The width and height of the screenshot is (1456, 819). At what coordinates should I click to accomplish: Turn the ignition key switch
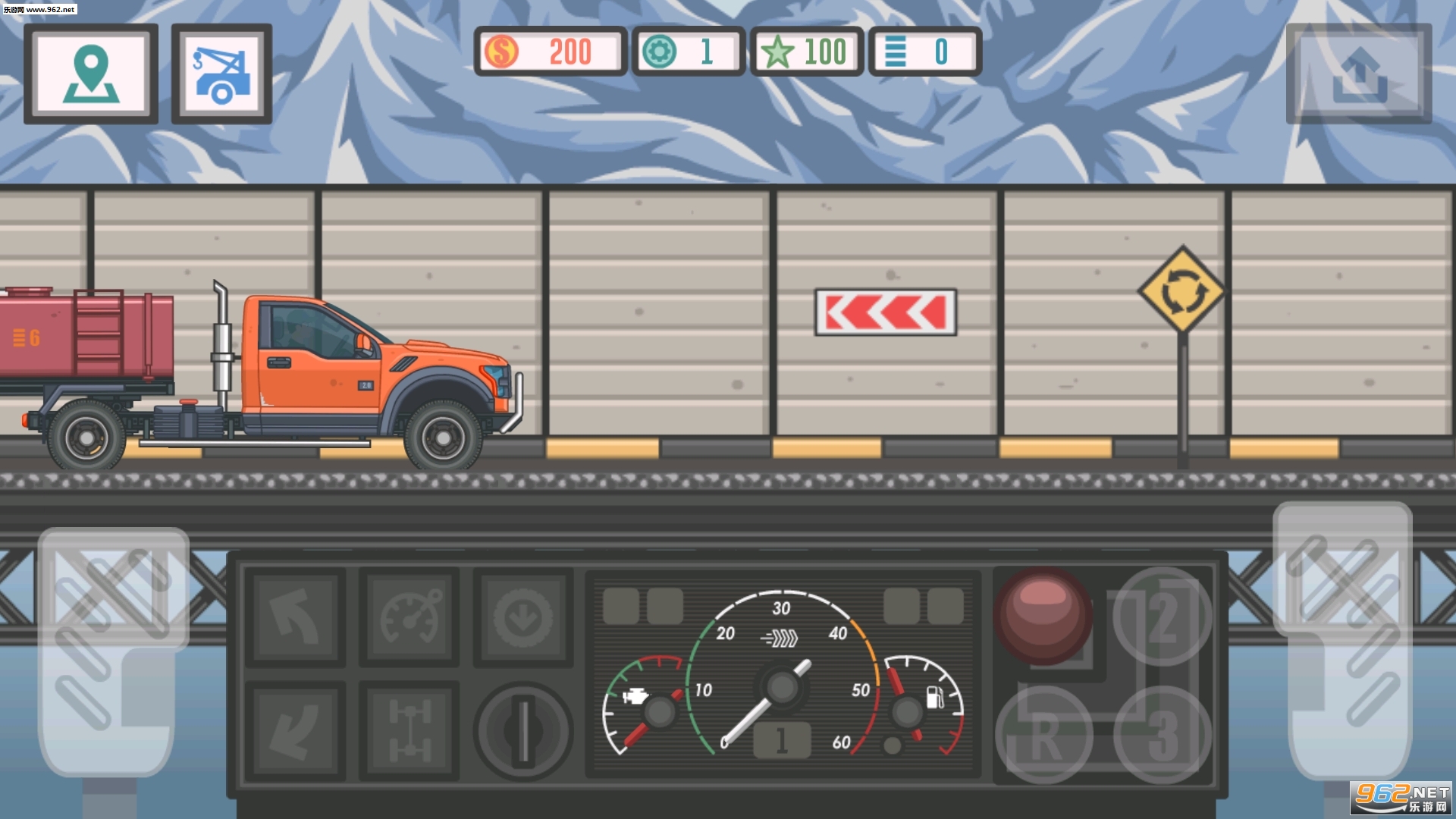pos(523,731)
